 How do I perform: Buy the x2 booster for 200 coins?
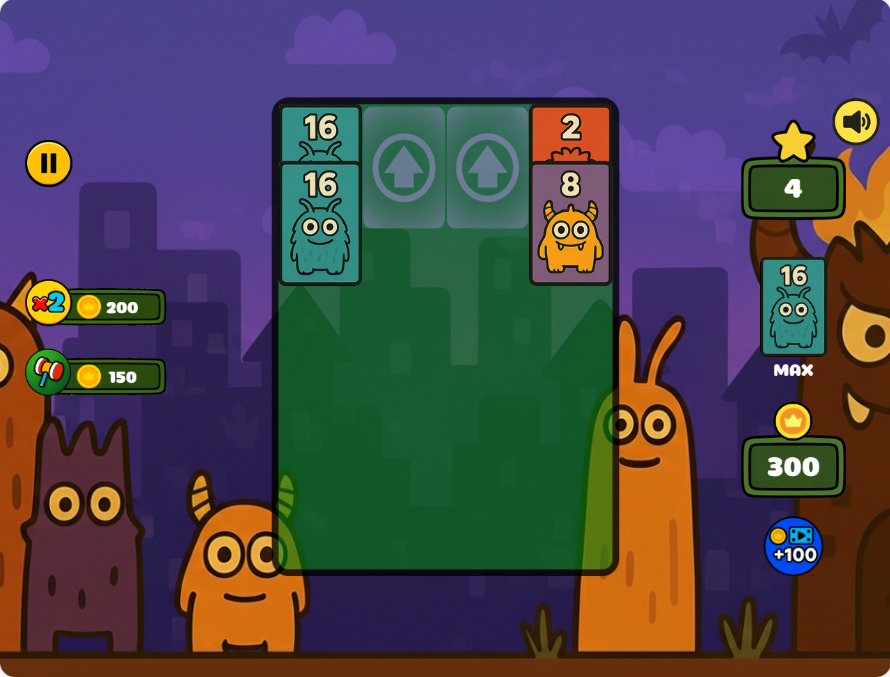[x=97, y=306]
